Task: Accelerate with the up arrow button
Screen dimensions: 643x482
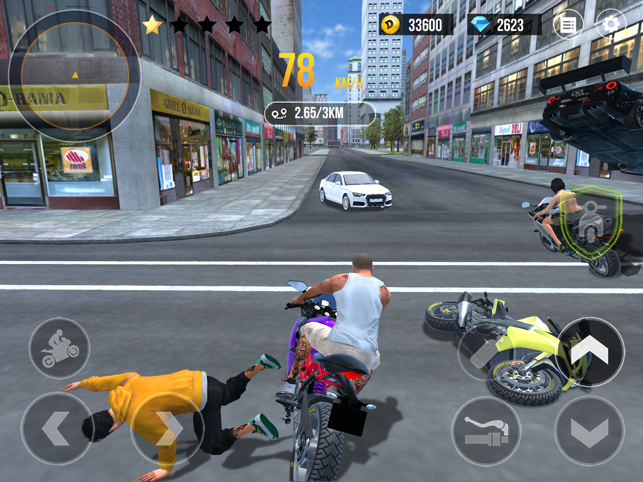Action: coord(590,351)
